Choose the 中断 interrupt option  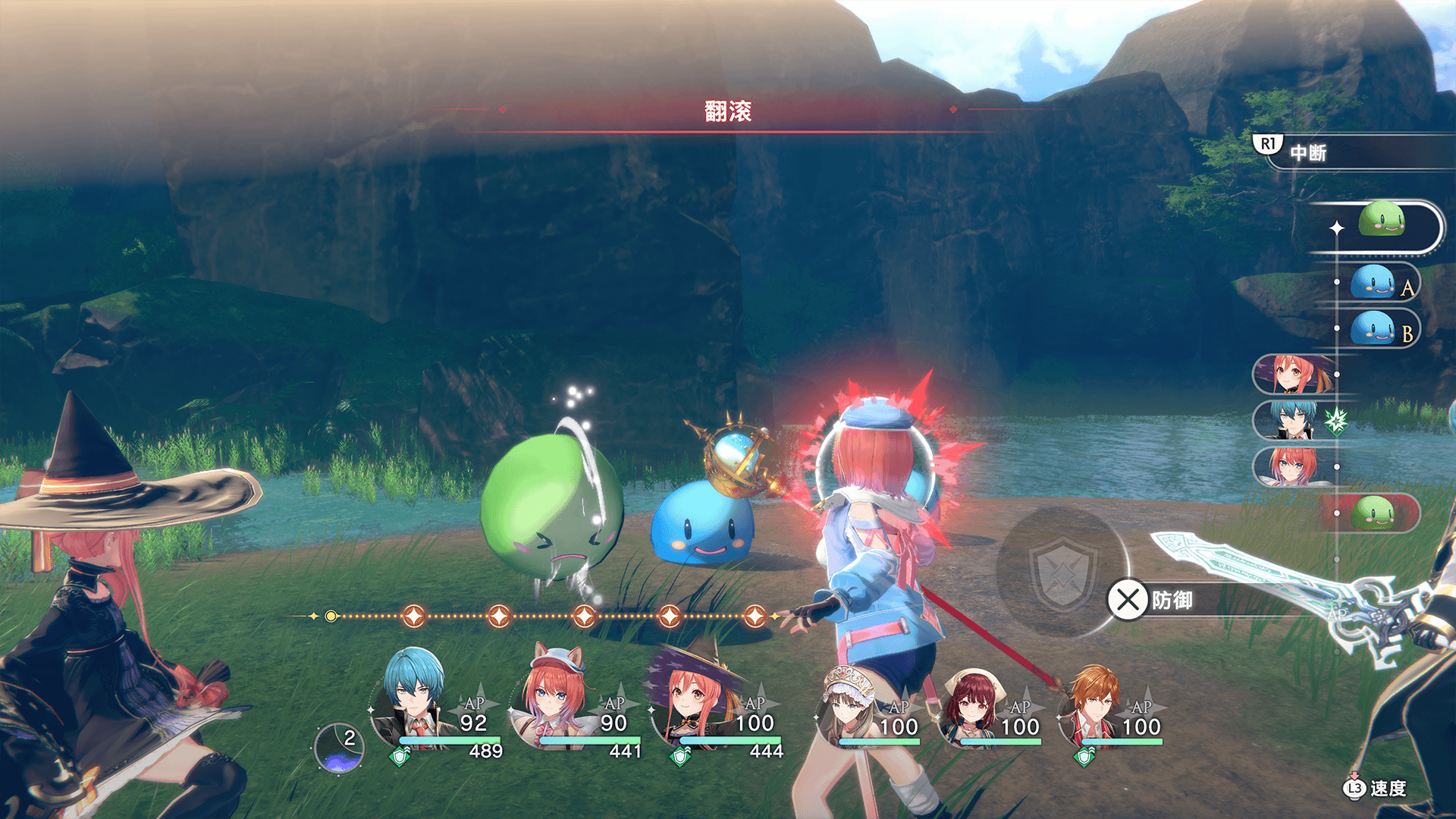pyautogui.click(x=1307, y=152)
